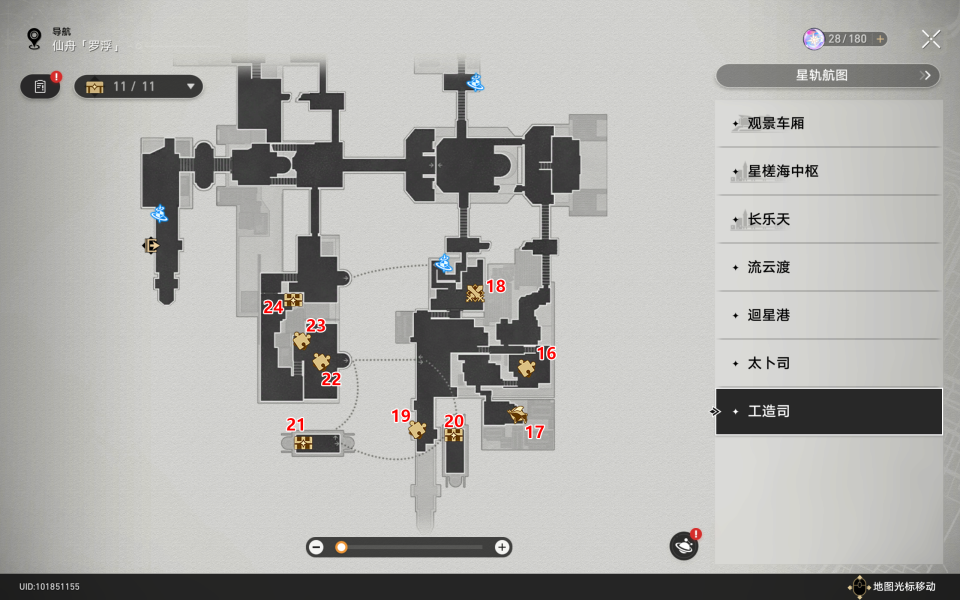
Task: Open the mission log icon with red alert
Action: coord(40,87)
